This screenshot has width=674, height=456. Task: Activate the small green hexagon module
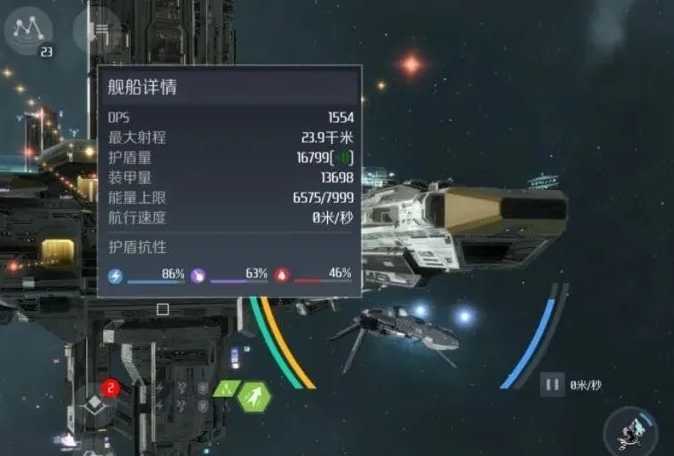(226, 389)
